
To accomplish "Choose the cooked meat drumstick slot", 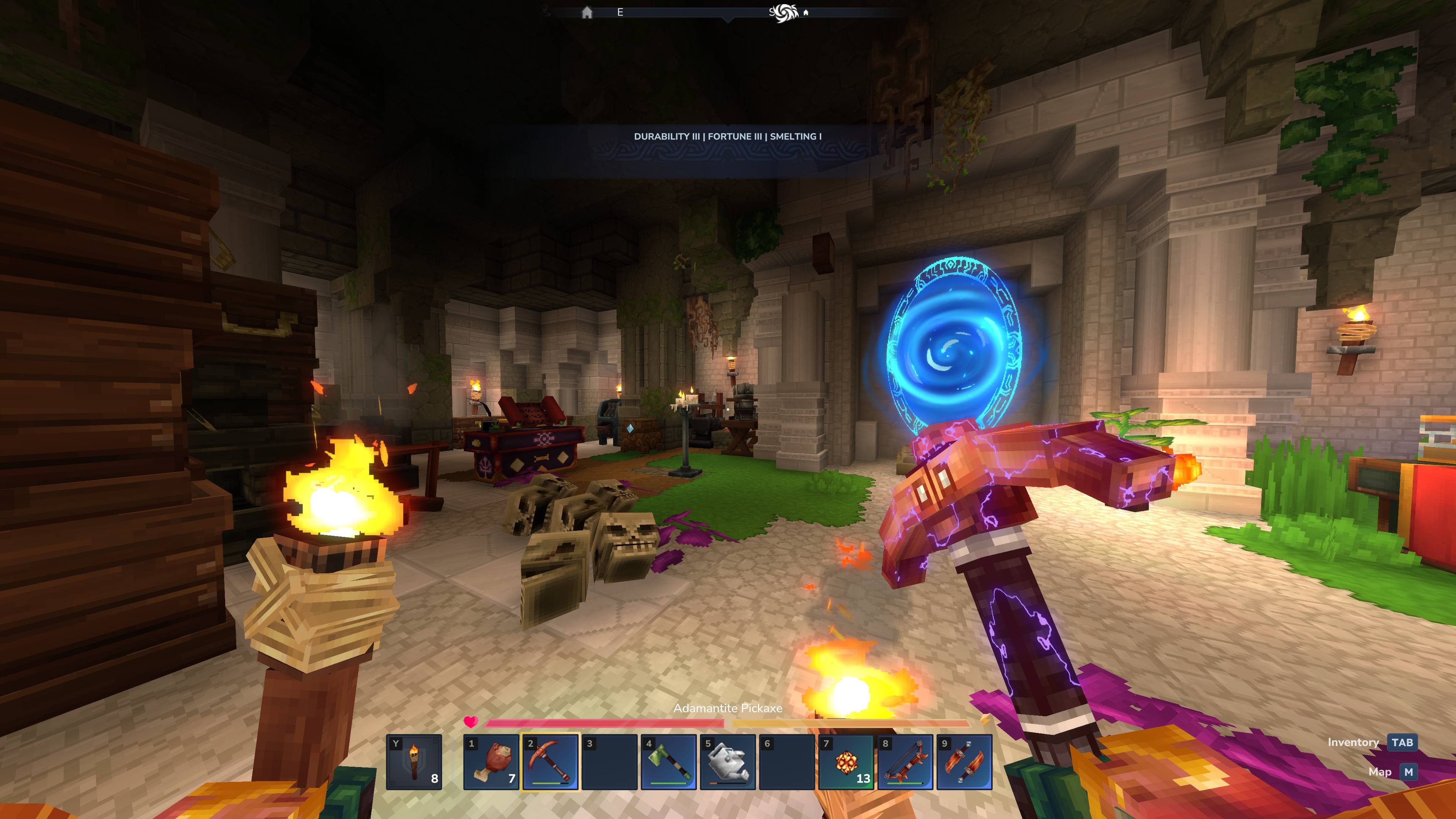I will coord(491,761).
